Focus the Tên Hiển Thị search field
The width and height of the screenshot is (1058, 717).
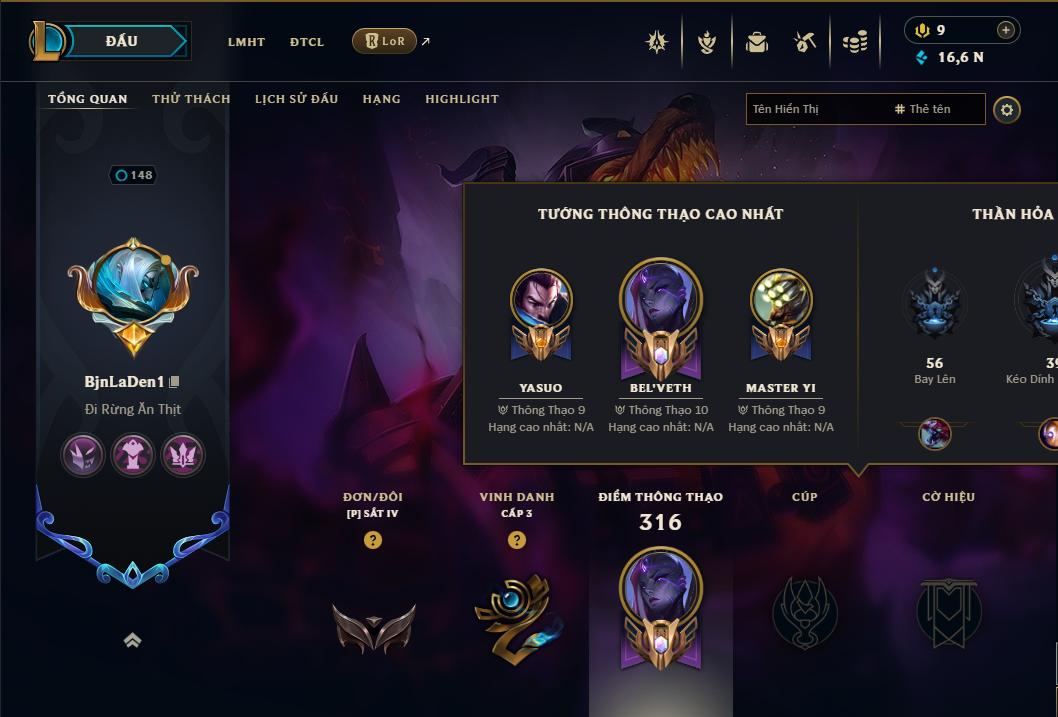coord(815,109)
